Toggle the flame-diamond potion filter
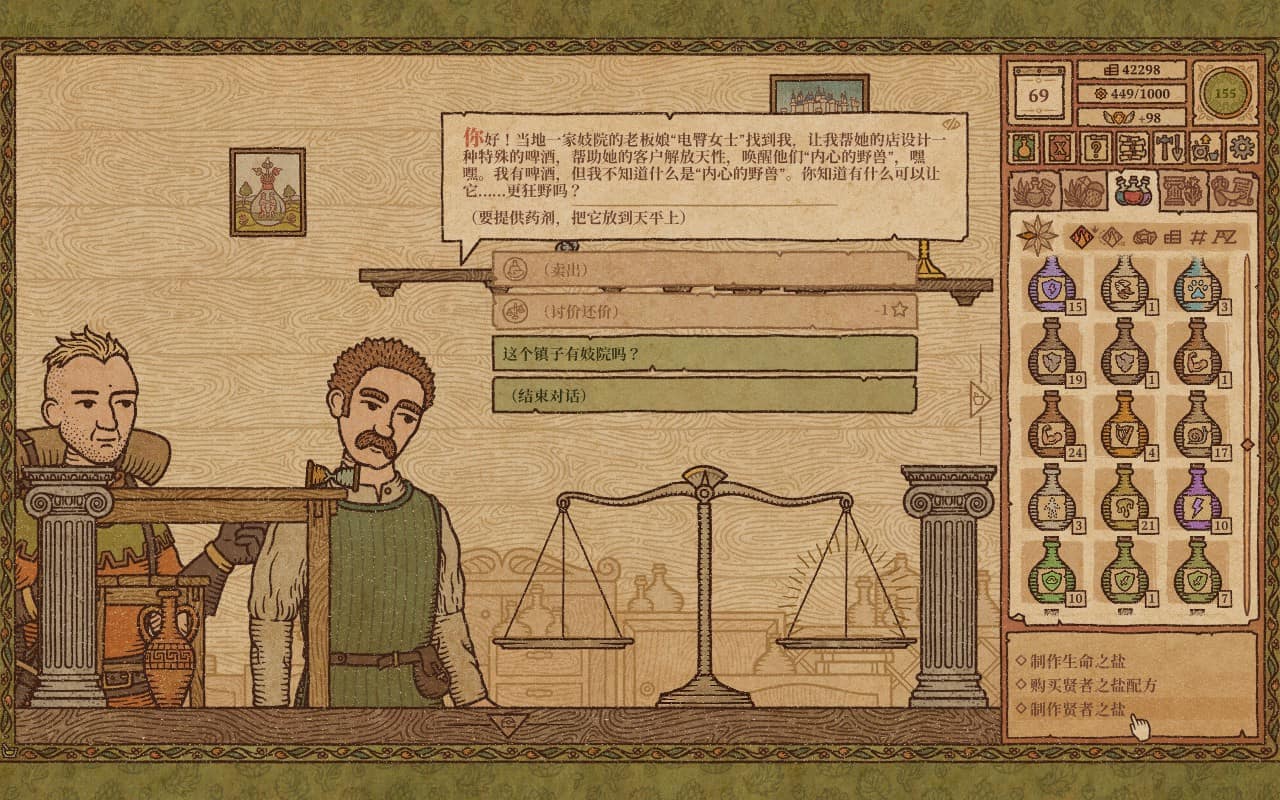 coord(1082,236)
